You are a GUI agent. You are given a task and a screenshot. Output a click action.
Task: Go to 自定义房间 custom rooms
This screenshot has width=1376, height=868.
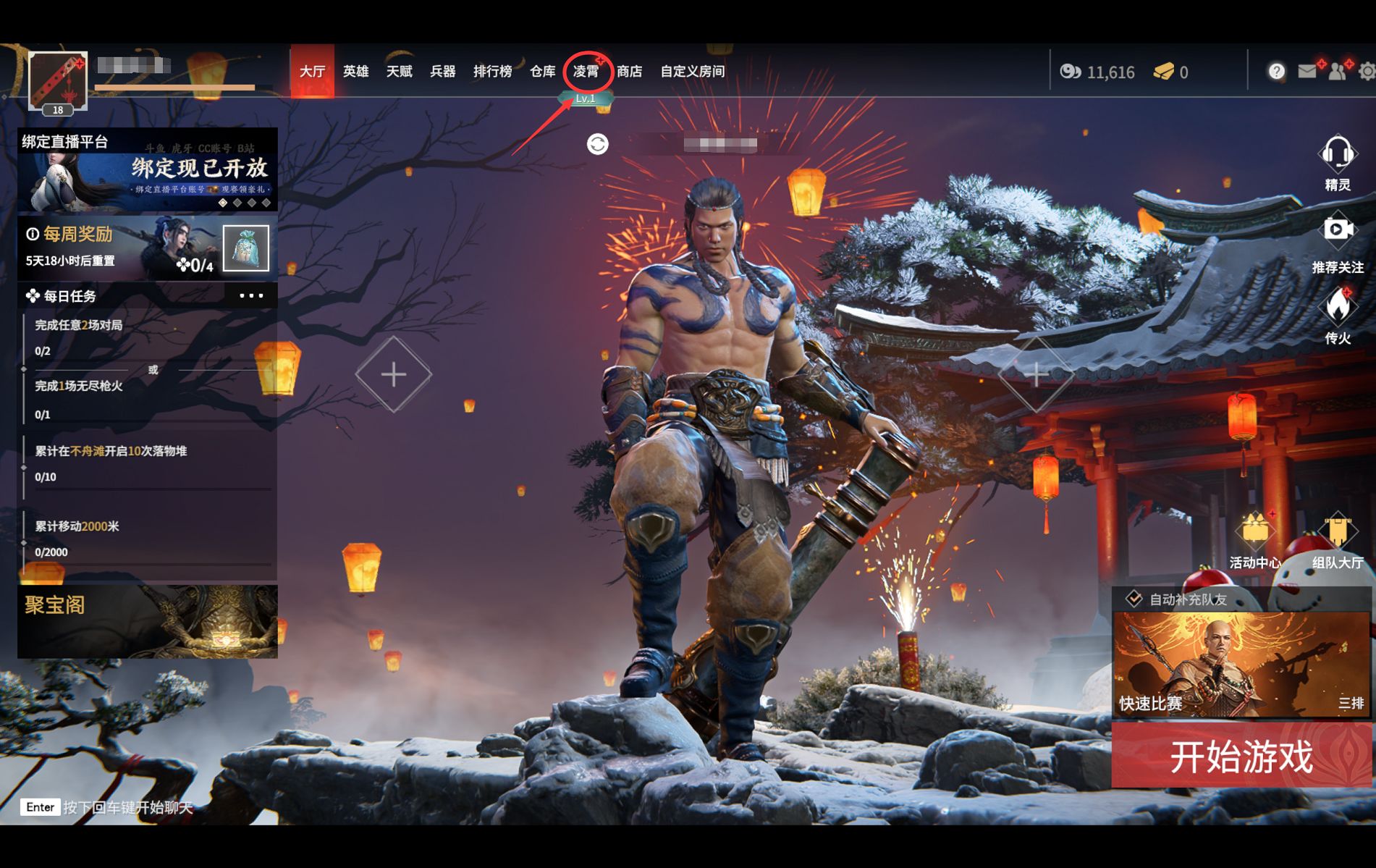pos(692,72)
